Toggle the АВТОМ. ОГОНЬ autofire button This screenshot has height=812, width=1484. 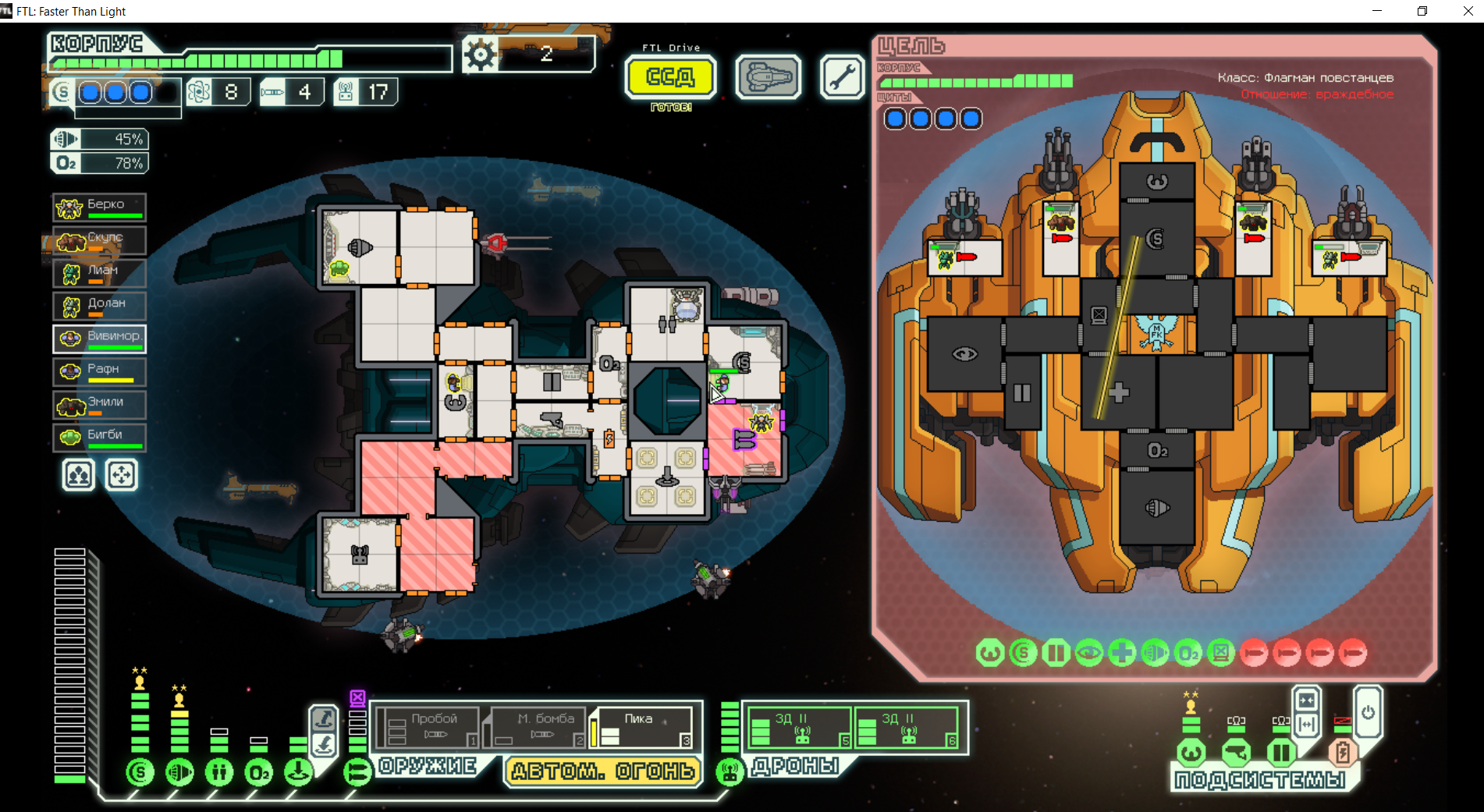click(602, 771)
